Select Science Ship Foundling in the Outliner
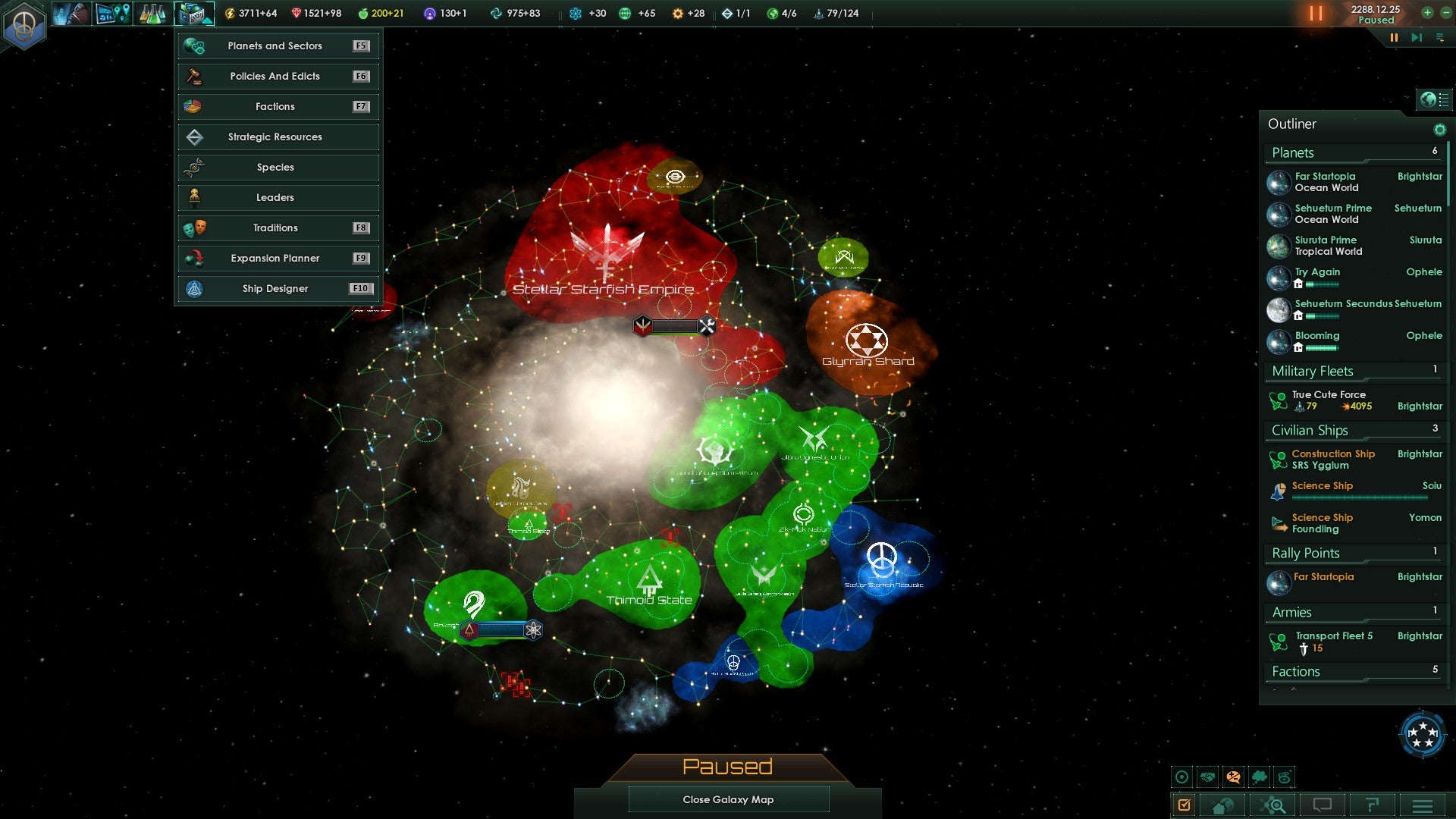1456x819 pixels. pyautogui.click(x=1322, y=523)
